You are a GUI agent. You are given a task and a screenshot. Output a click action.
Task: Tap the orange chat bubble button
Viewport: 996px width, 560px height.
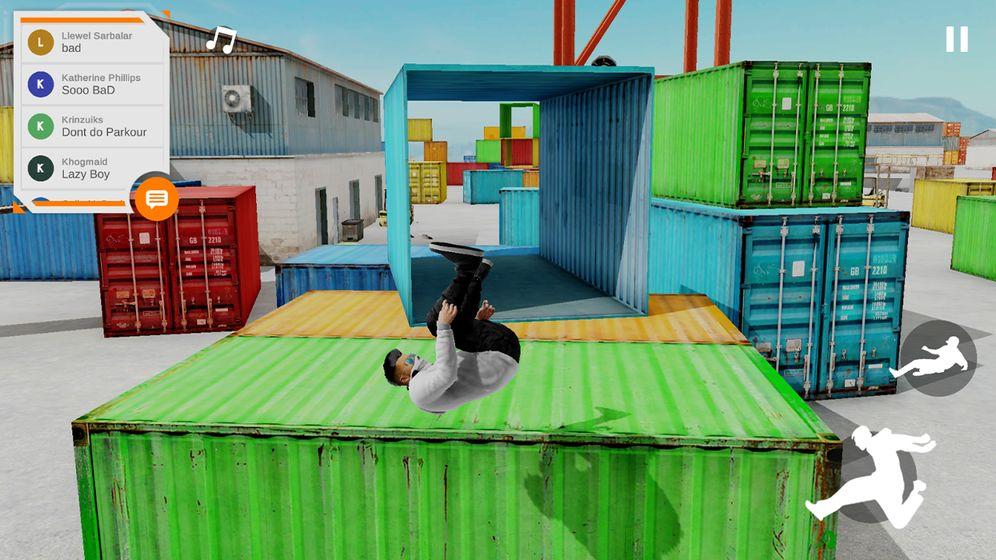[x=156, y=198]
